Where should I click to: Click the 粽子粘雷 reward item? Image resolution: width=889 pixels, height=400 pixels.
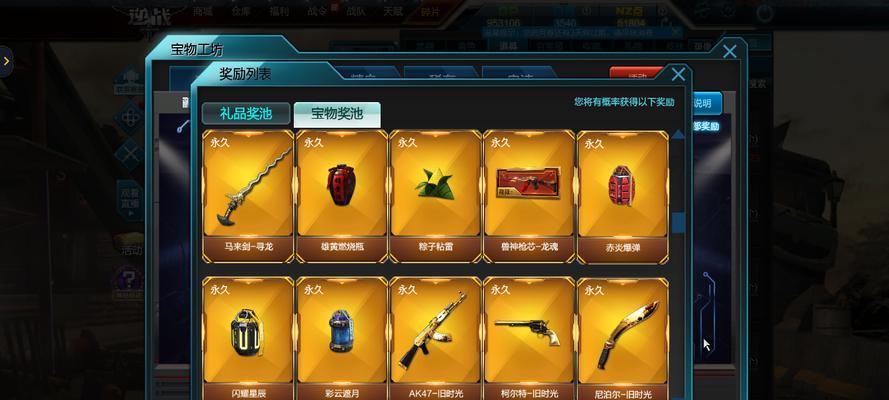pyautogui.click(x=435, y=194)
